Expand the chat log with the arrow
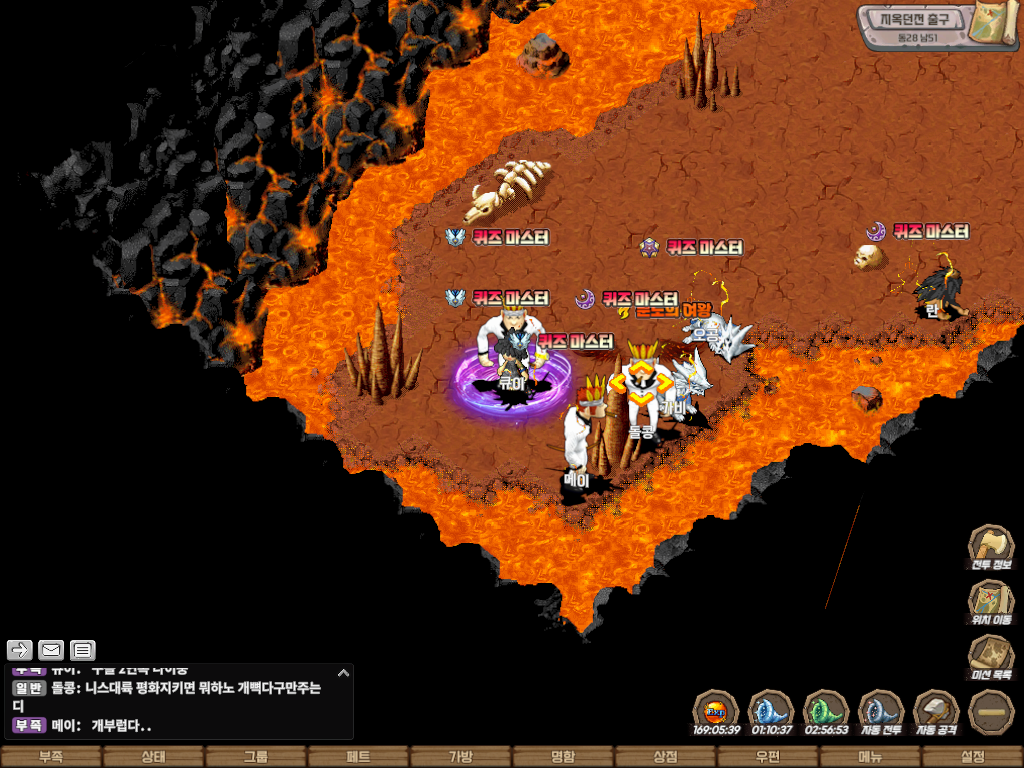Screen dimensions: 1024x768 coord(343,673)
